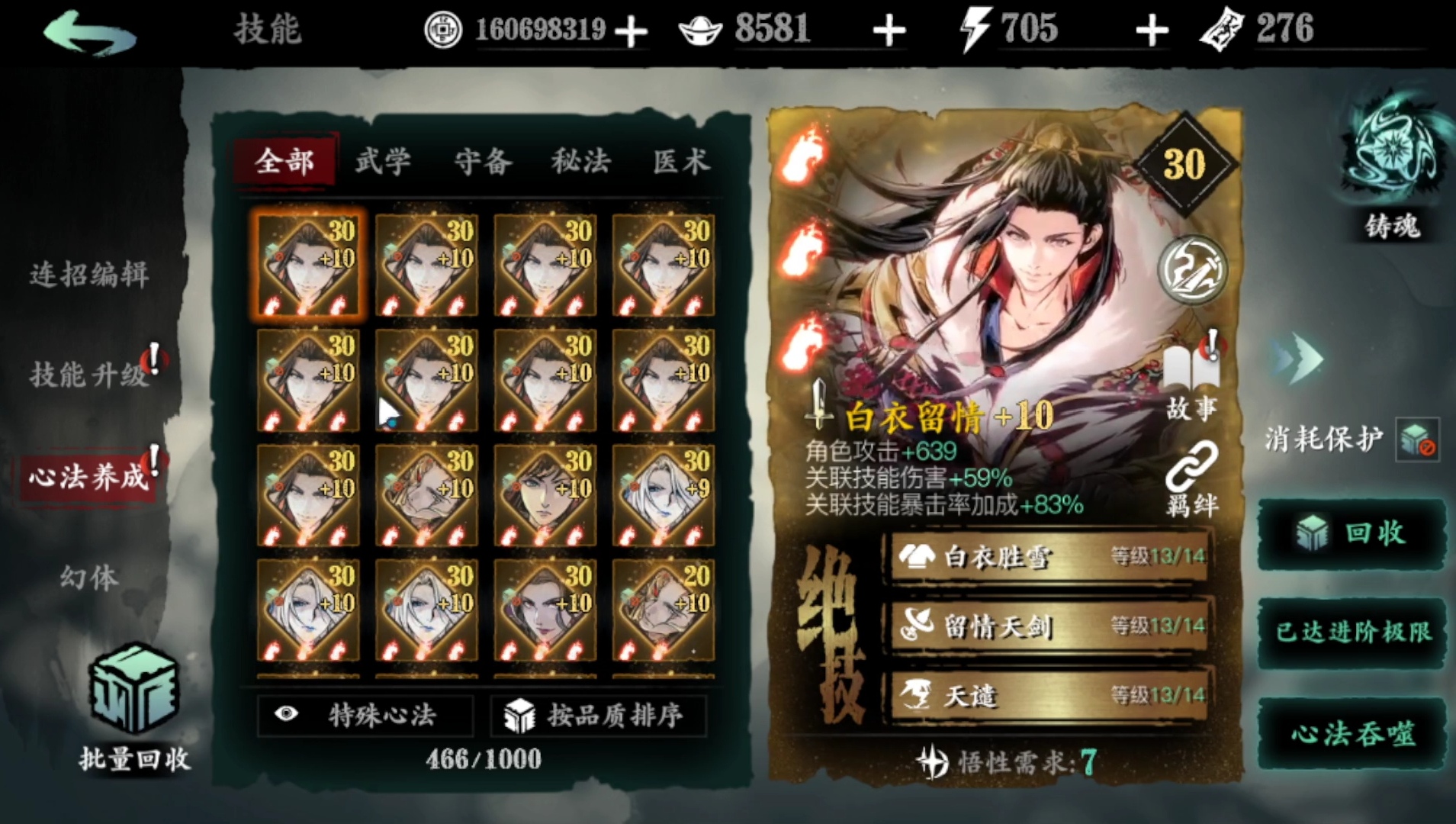Open the 批量回收 batch recycle cube
Screen dimensions: 1456x824
134,690
